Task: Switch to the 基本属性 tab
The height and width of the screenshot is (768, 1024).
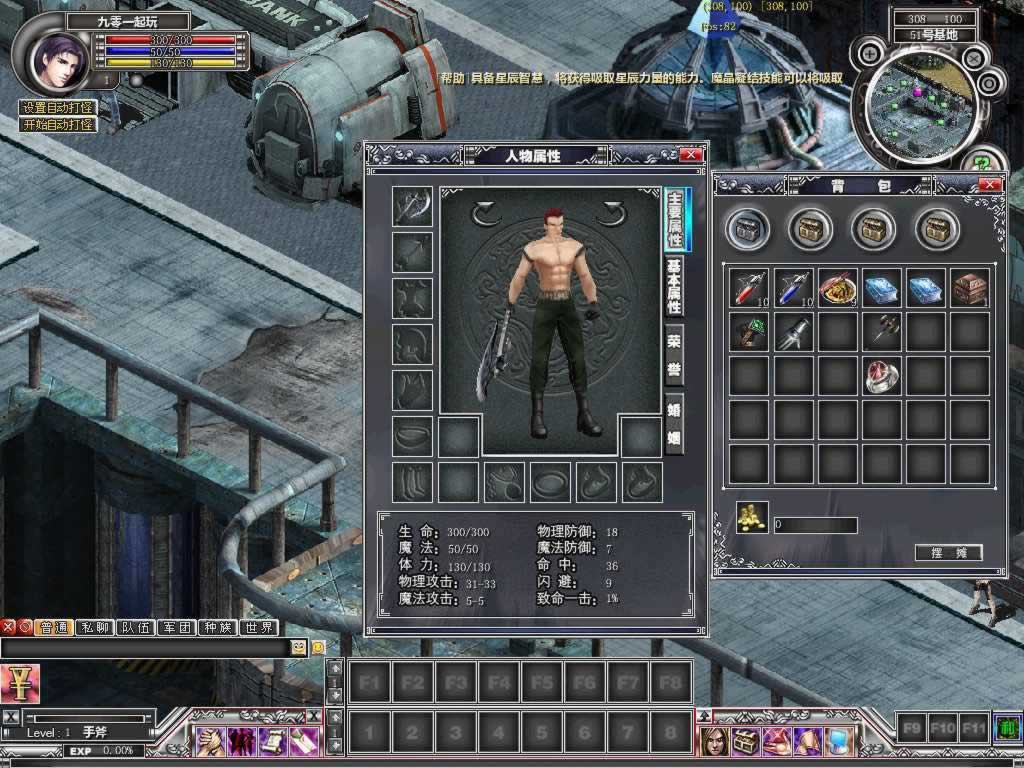Action: (x=675, y=287)
